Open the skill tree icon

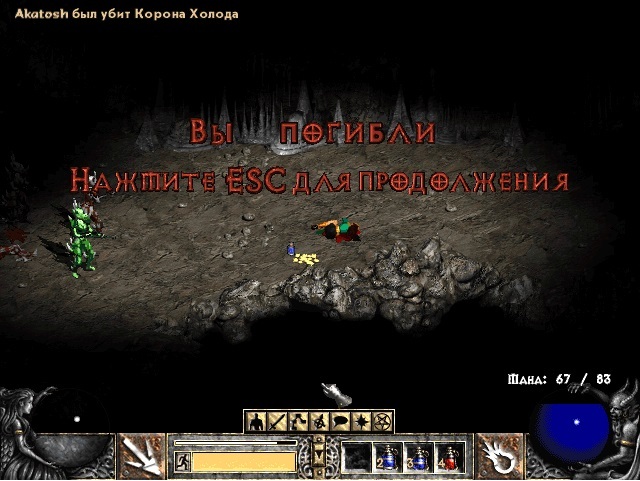tap(298, 421)
